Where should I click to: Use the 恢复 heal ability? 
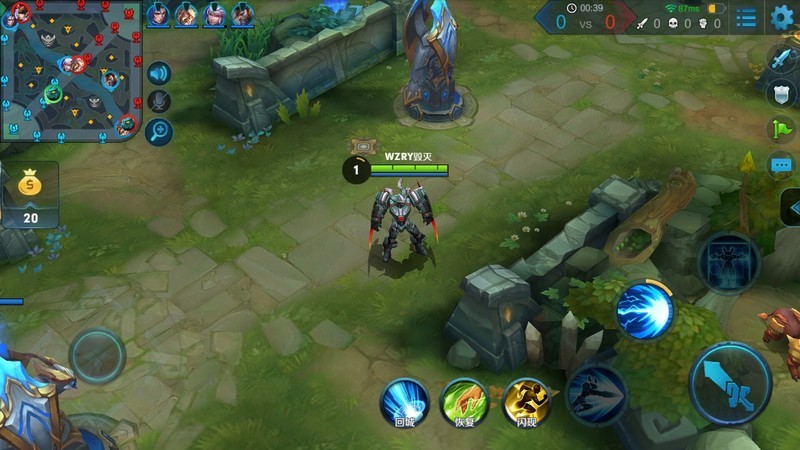[x=464, y=402]
